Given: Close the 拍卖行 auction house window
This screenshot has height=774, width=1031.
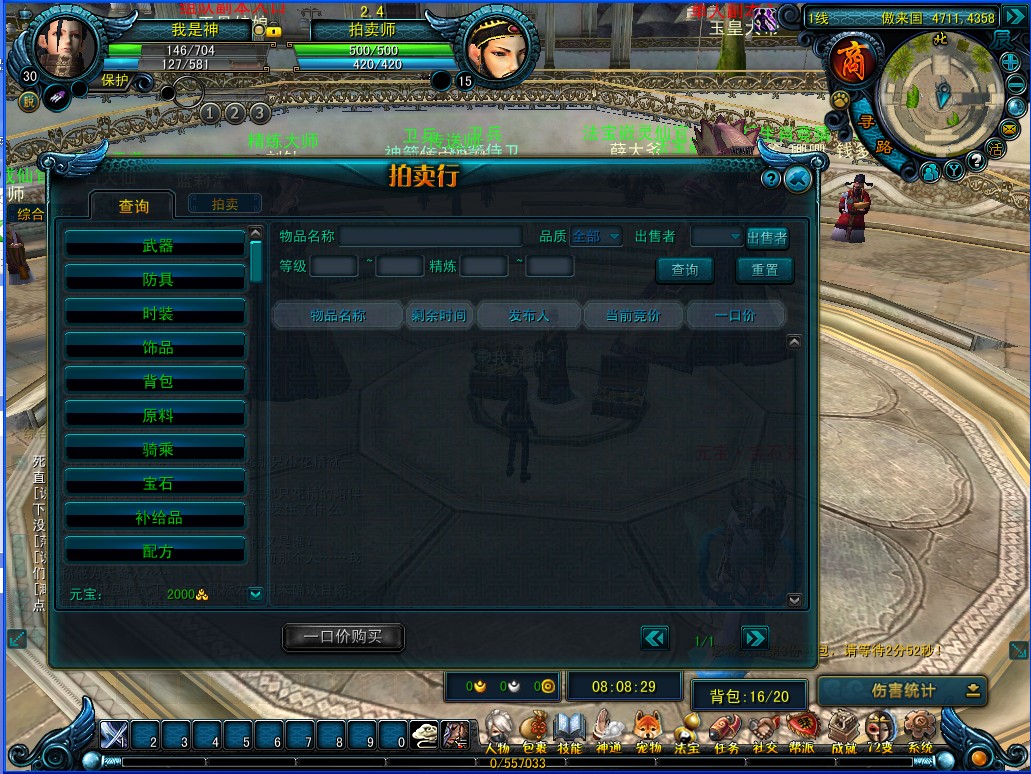Looking at the screenshot, I should pyautogui.click(x=797, y=179).
